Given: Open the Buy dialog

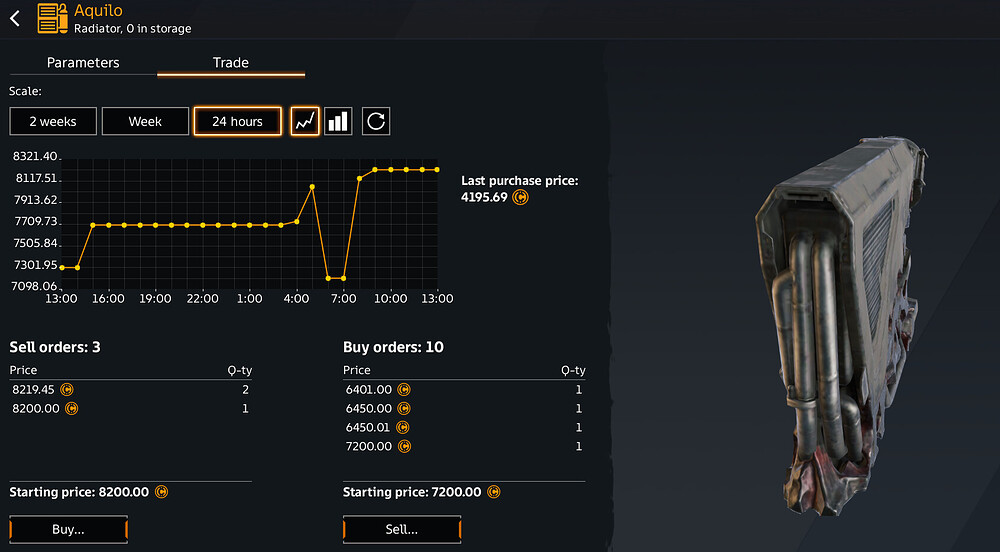Looking at the screenshot, I should coord(69,529).
